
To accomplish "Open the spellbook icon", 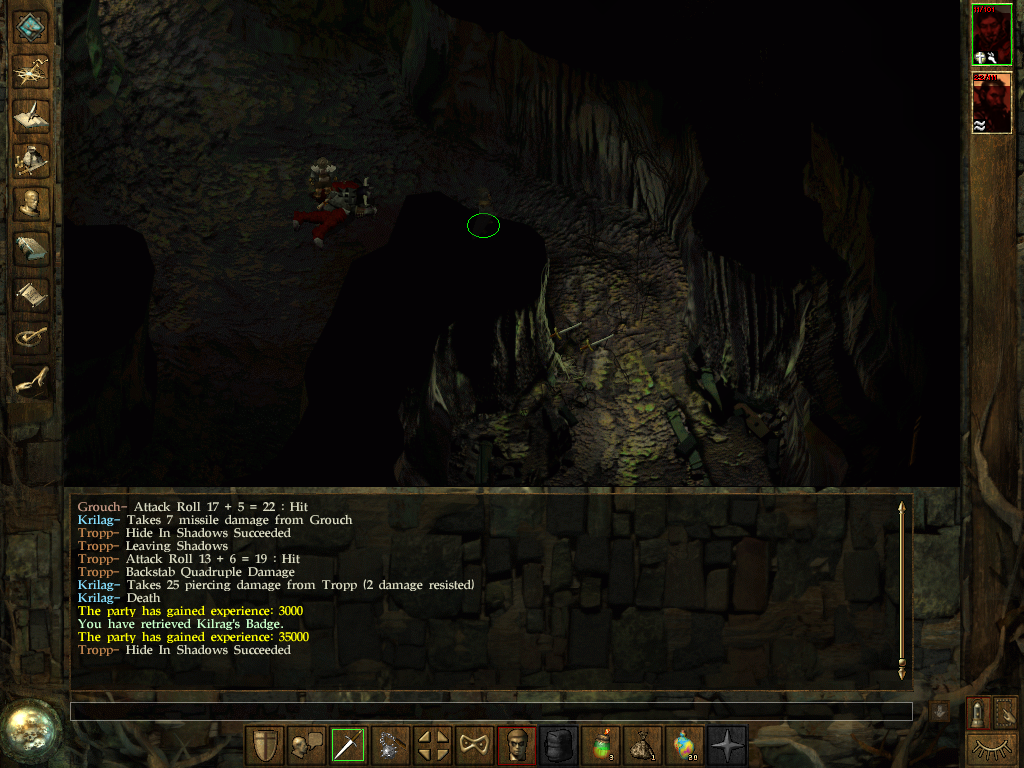I will 32,248.
